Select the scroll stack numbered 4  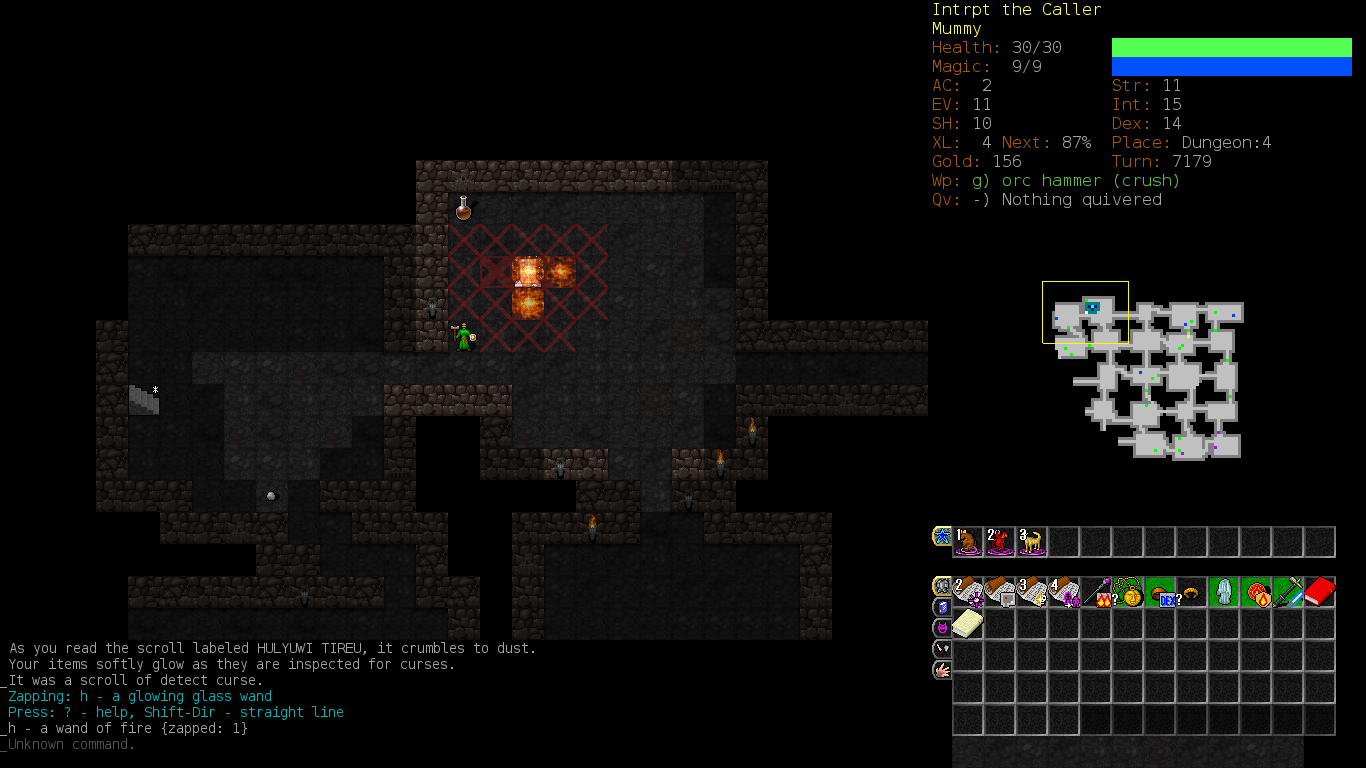tap(1064, 592)
